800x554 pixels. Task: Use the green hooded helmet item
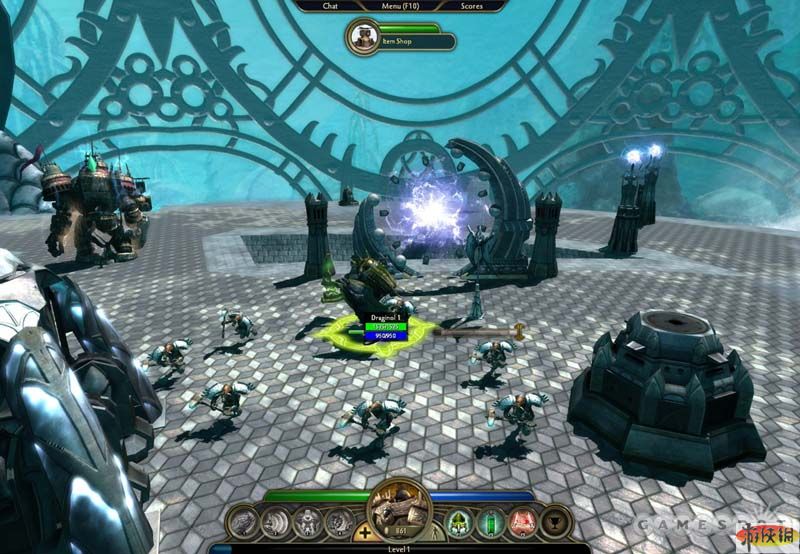coord(458,521)
